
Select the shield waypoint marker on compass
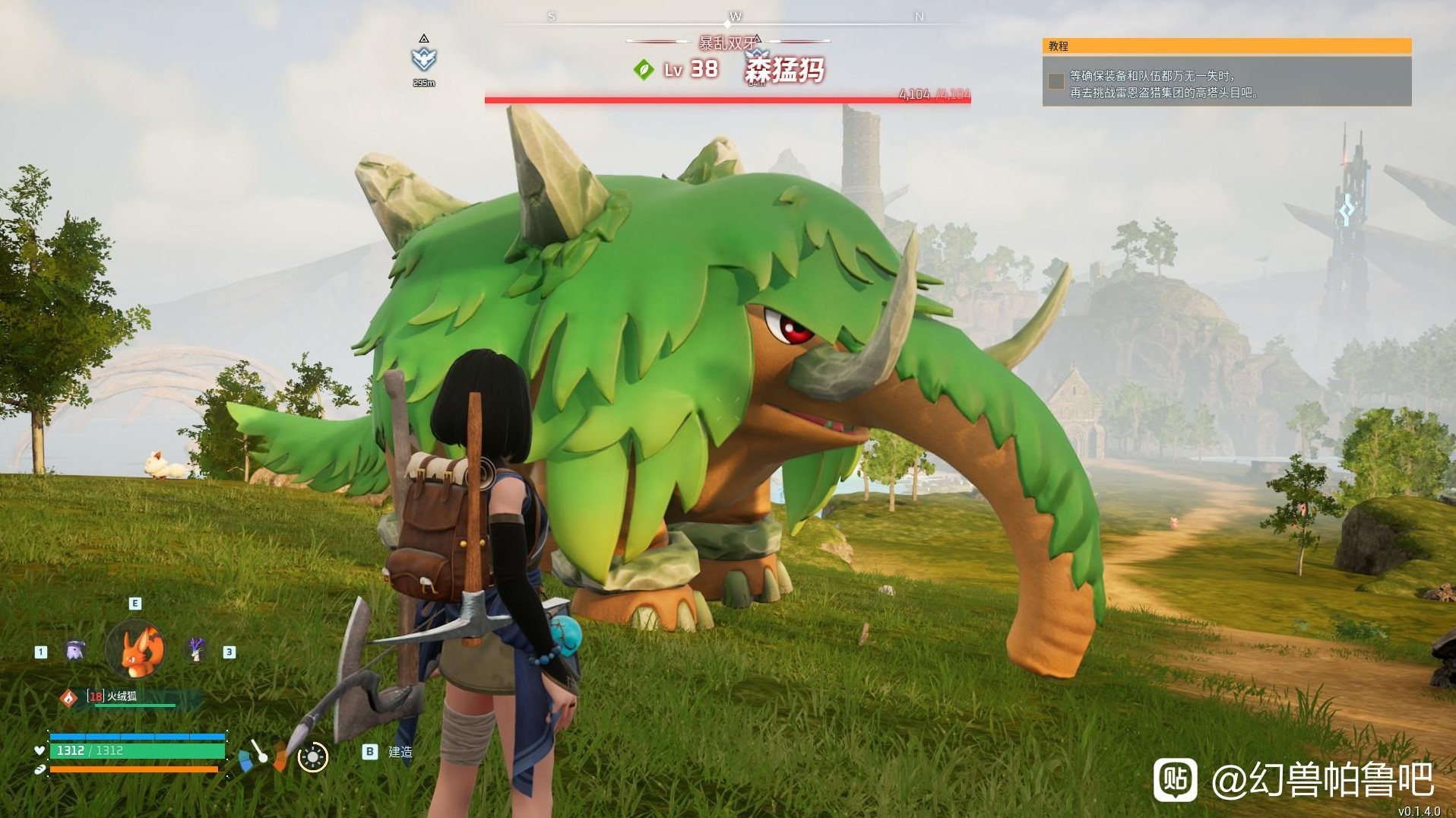pos(423,59)
